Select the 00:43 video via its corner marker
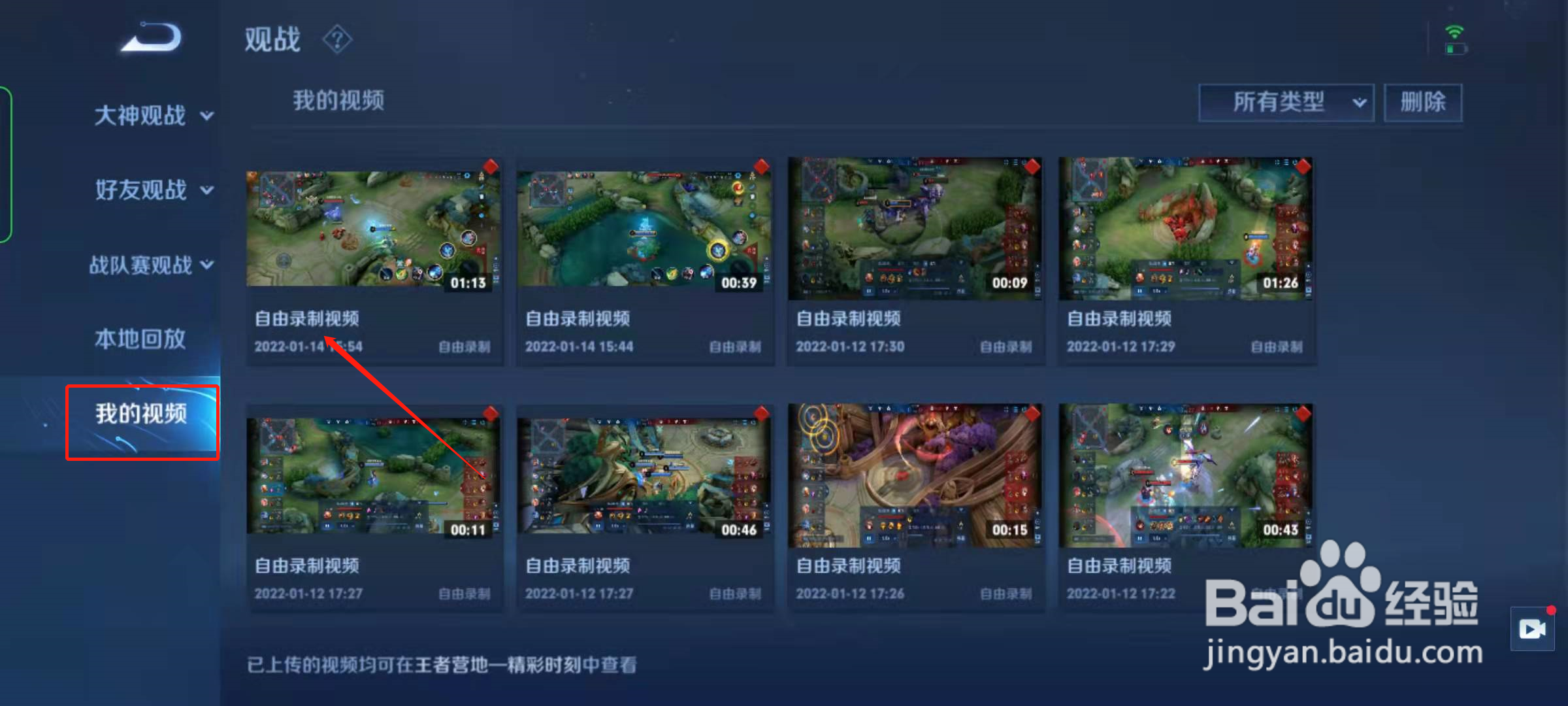Viewport: 1568px width, 706px height. 1302,414
